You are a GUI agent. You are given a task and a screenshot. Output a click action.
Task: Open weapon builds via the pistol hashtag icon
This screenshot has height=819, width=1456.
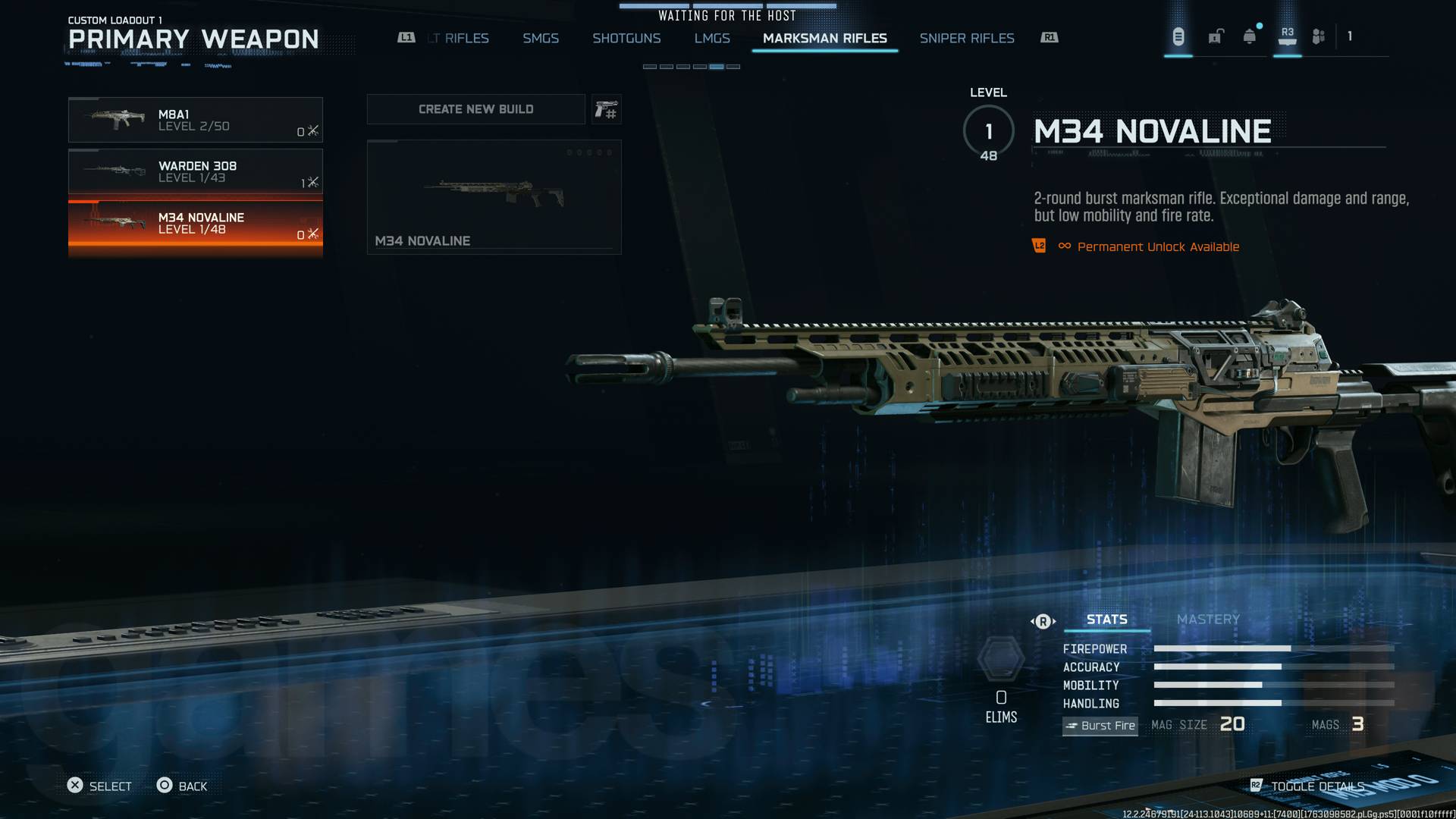click(x=606, y=108)
